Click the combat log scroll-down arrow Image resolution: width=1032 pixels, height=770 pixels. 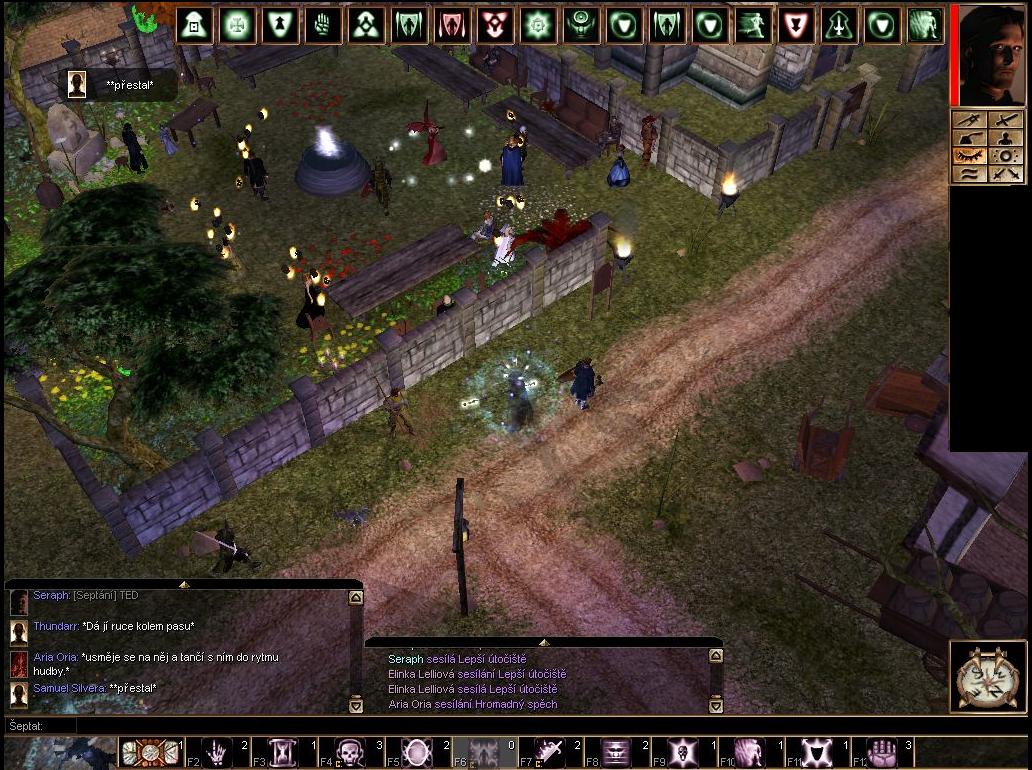coord(715,705)
